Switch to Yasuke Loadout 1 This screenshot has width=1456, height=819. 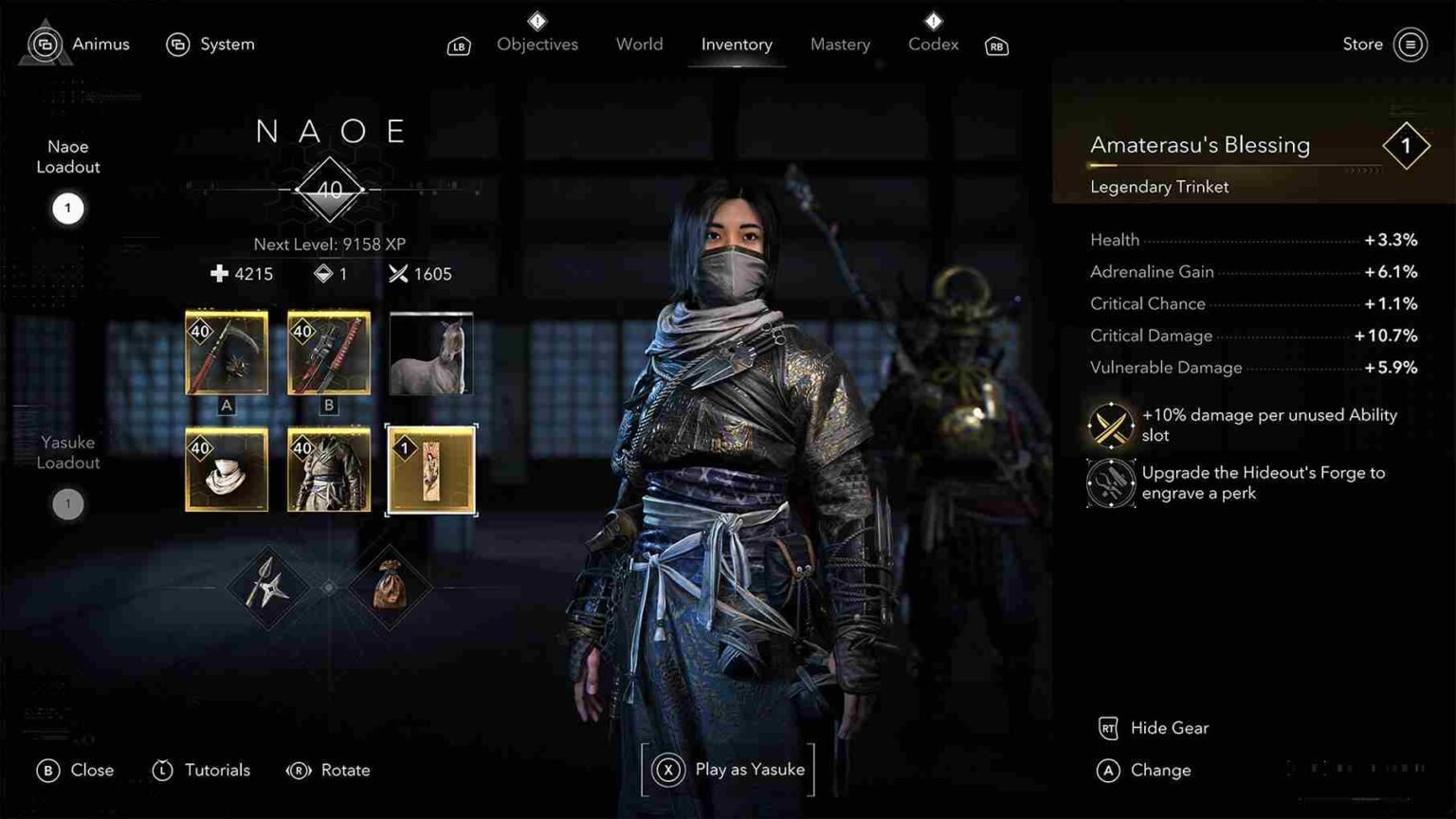(x=66, y=503)
